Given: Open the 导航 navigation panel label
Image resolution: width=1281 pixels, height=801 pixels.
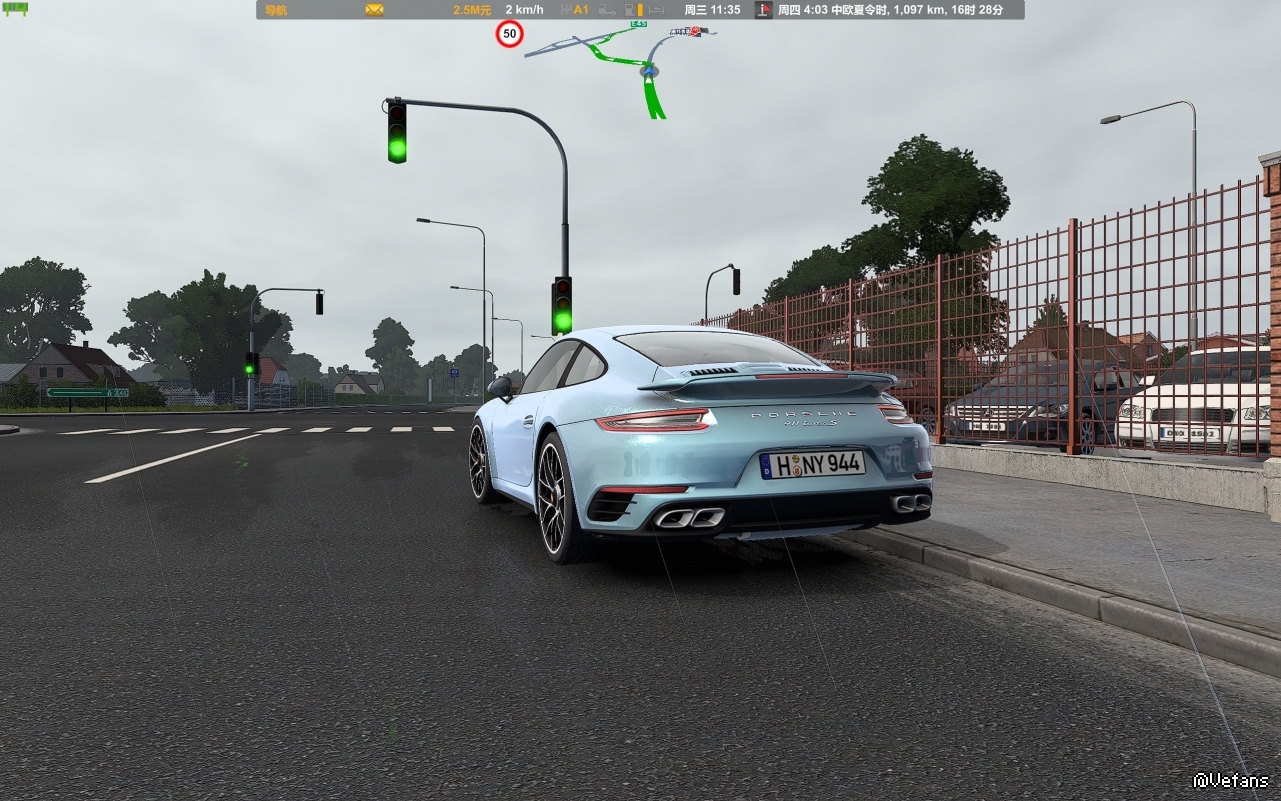Looking at the screenshot, I should click(x=274, y=10).
